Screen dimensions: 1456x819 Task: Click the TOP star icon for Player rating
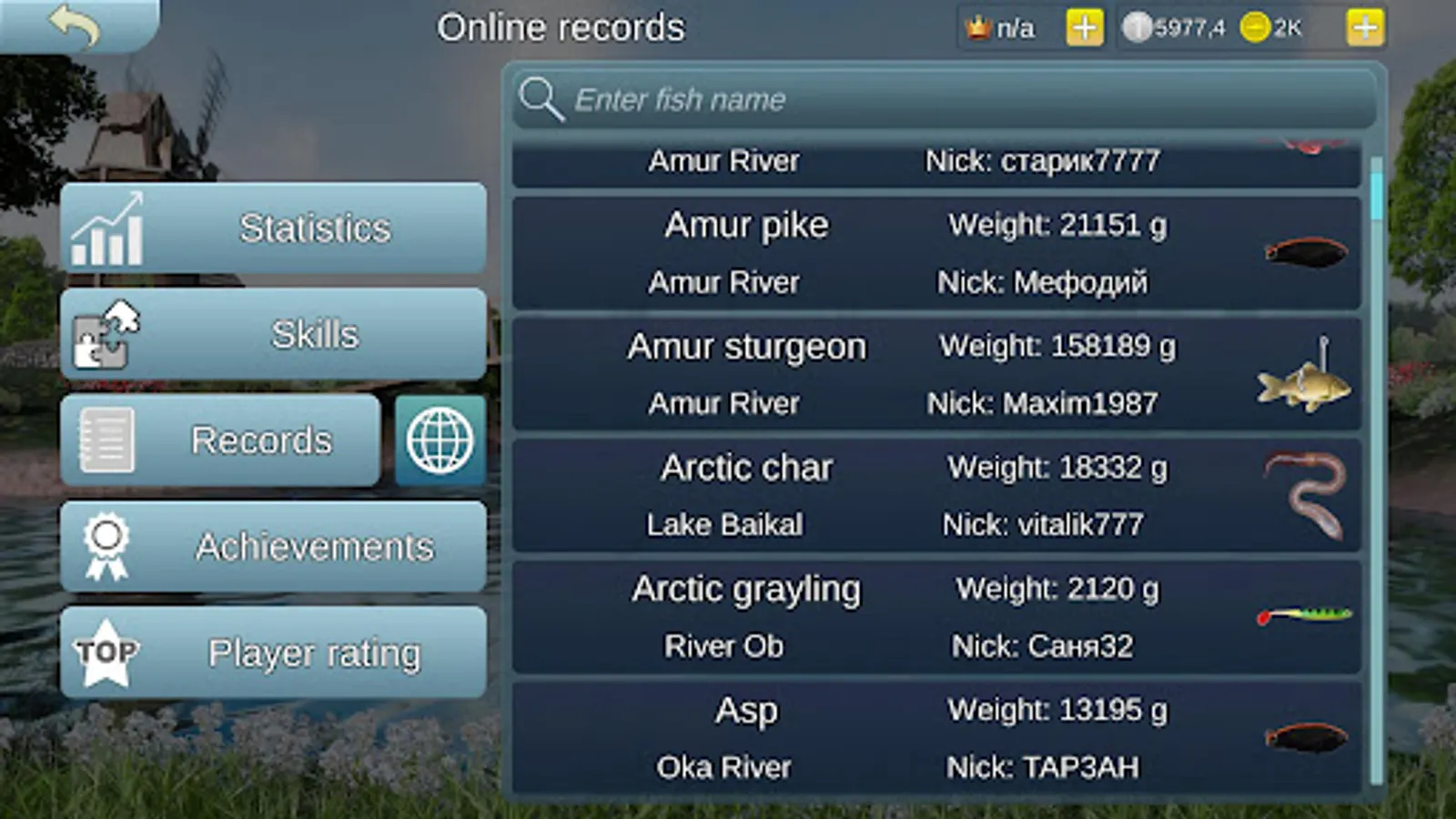click(x=104, y=652)
